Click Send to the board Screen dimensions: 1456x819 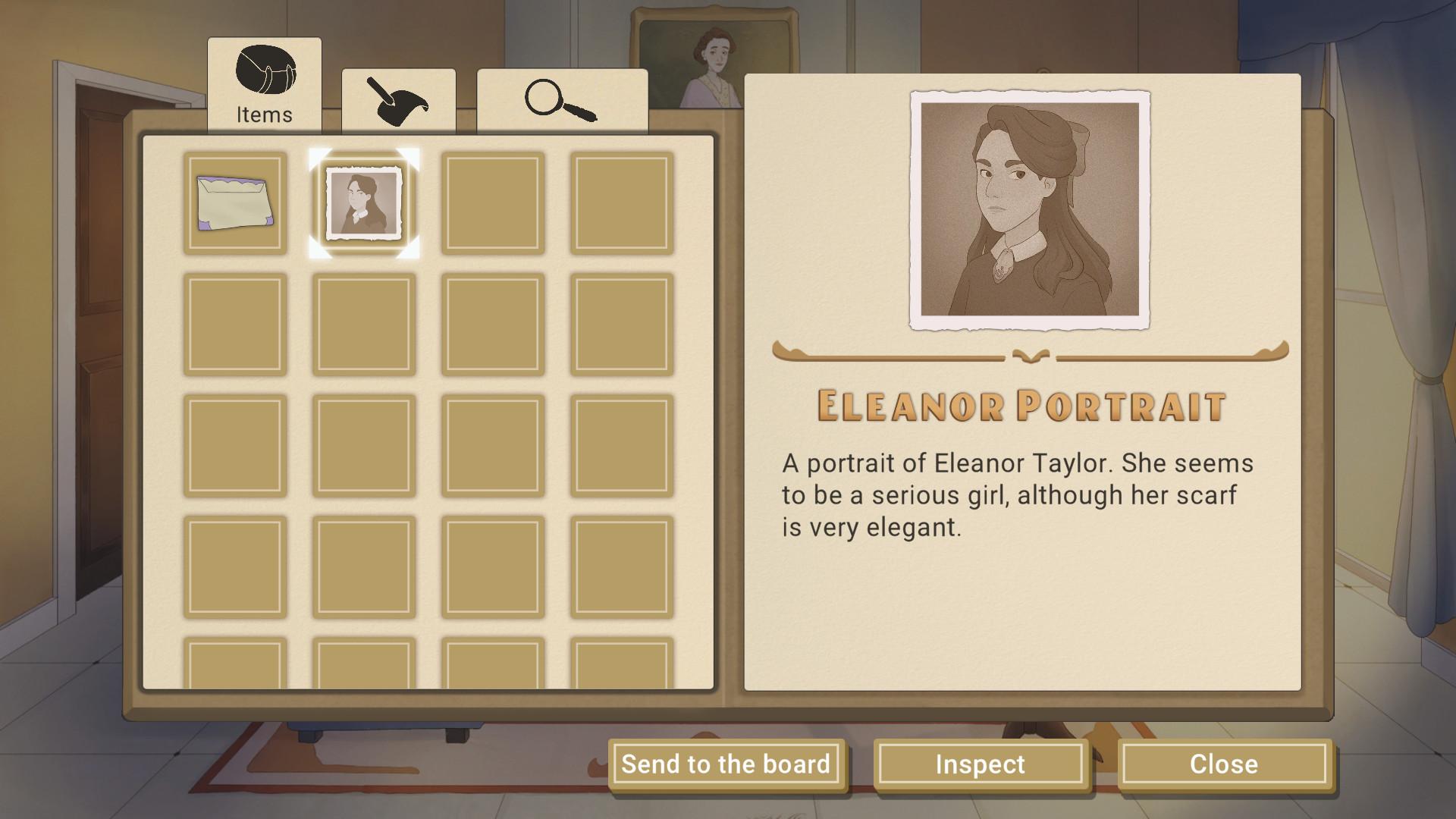(x=726, y=764)
